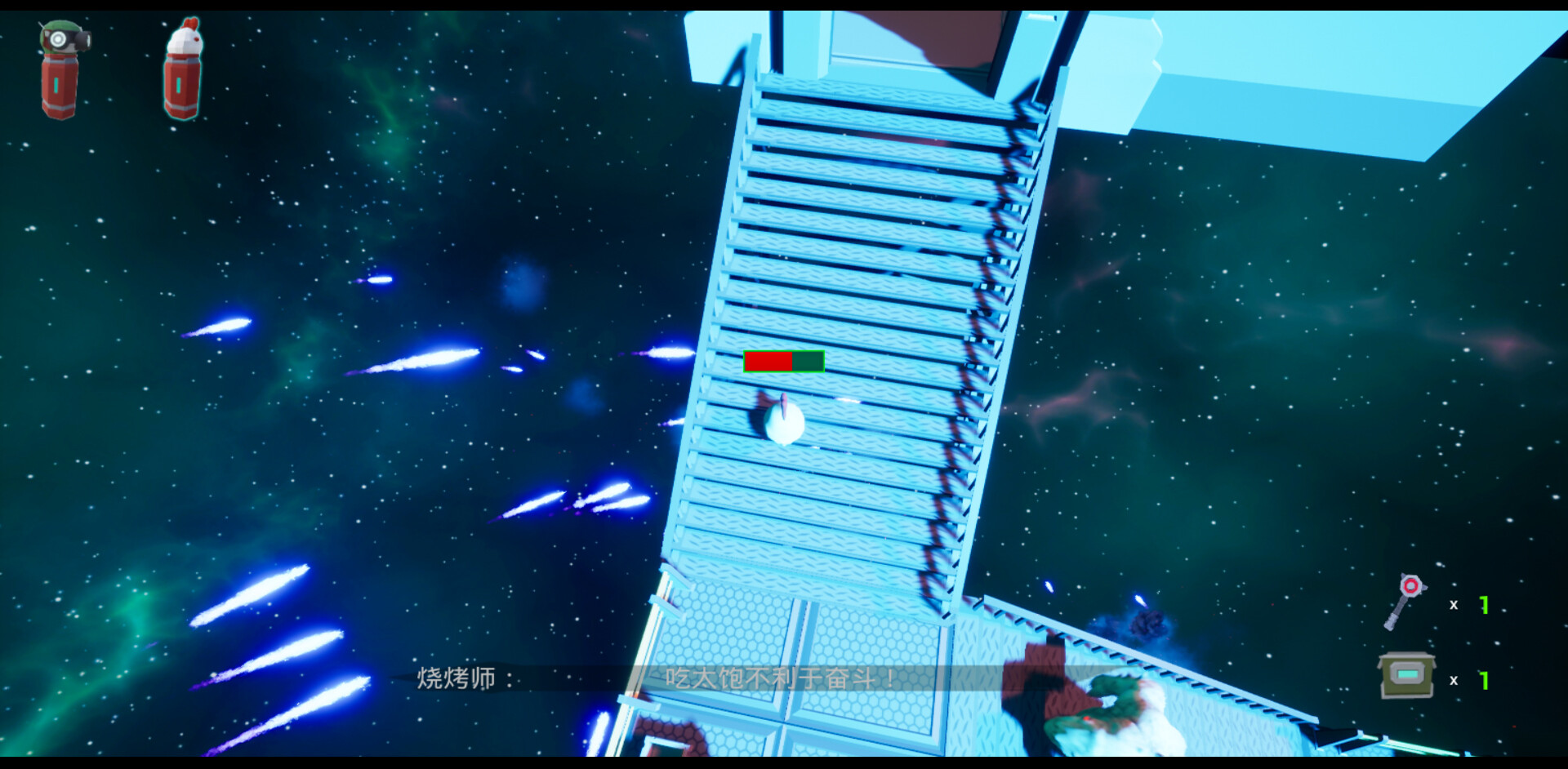Select the camera-headed canister item icon
The width and height of the screenshot is (1568, 769).
(x=59, y=69)
